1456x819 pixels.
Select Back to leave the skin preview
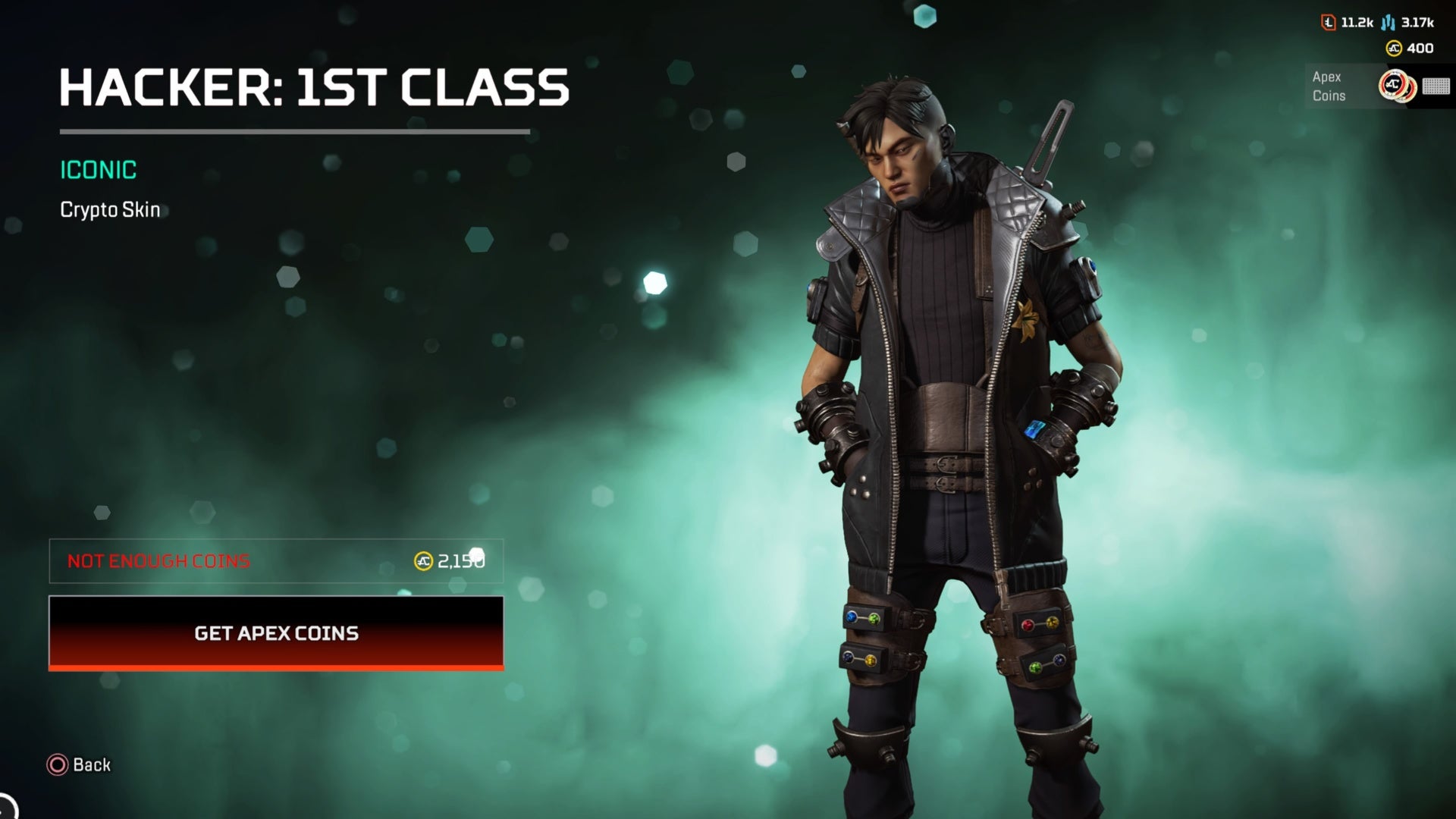coord(78,765)
